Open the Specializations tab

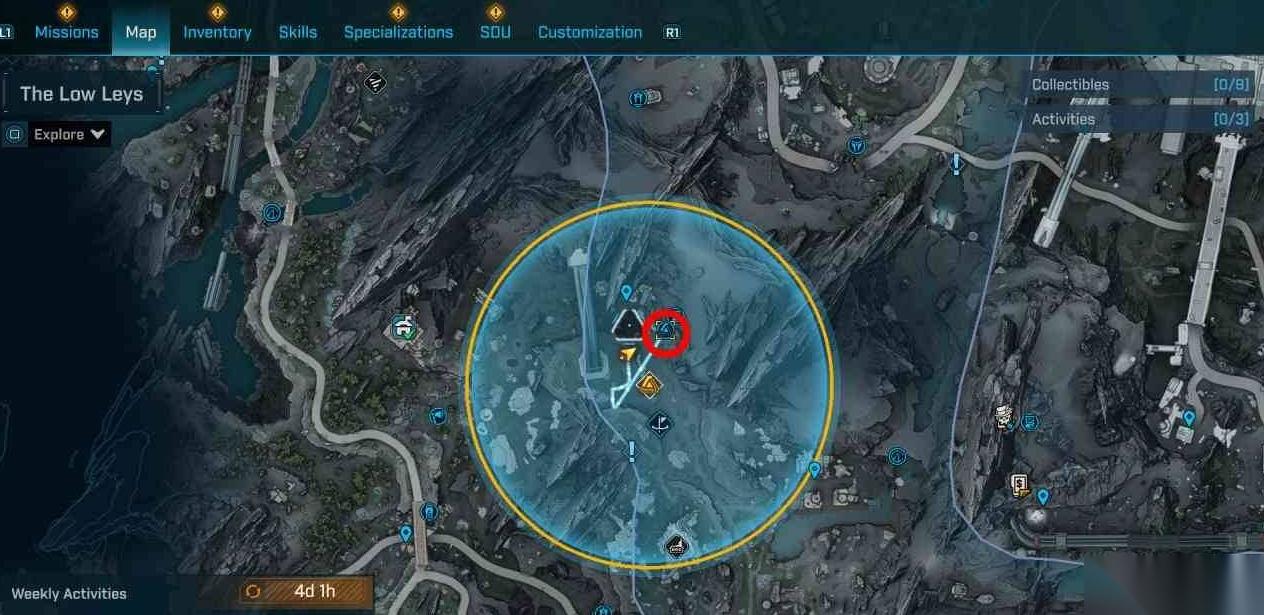(398, 32)
